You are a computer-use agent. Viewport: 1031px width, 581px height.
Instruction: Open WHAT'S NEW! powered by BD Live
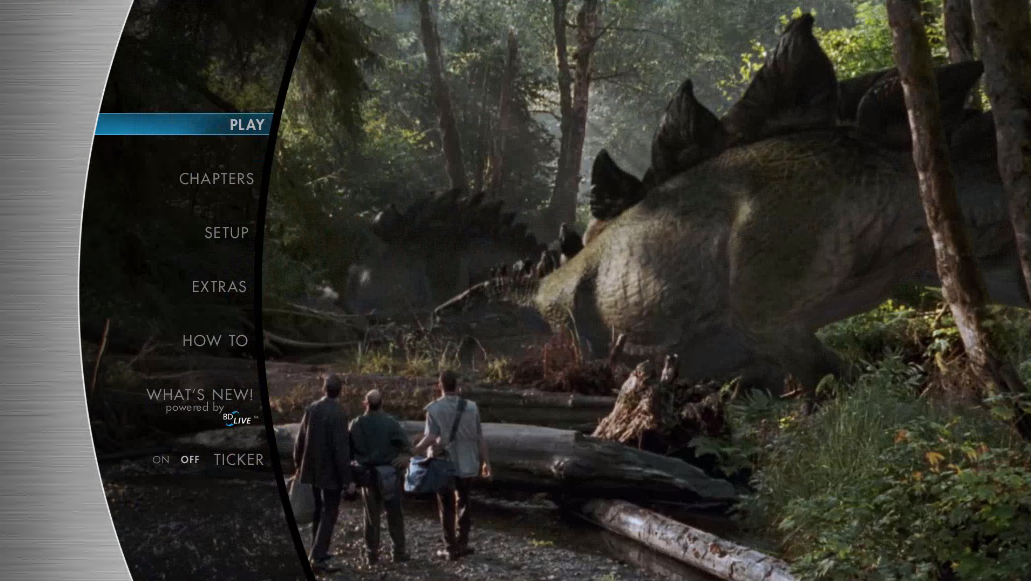[200, 396]
